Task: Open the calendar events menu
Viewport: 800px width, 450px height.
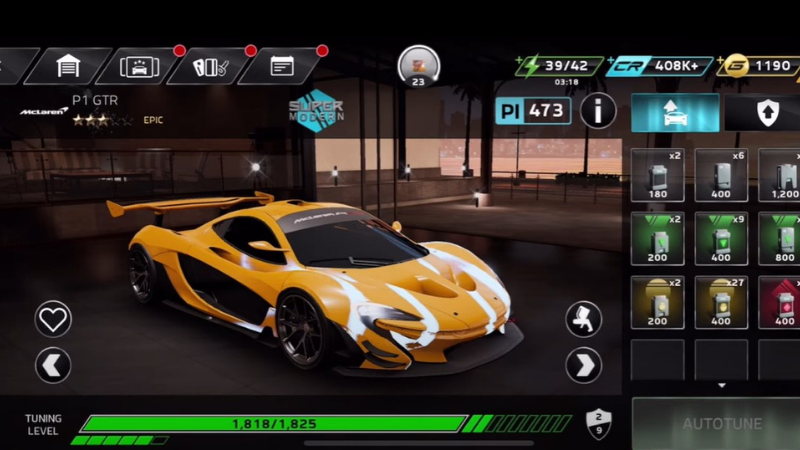Action: point(282,66)
